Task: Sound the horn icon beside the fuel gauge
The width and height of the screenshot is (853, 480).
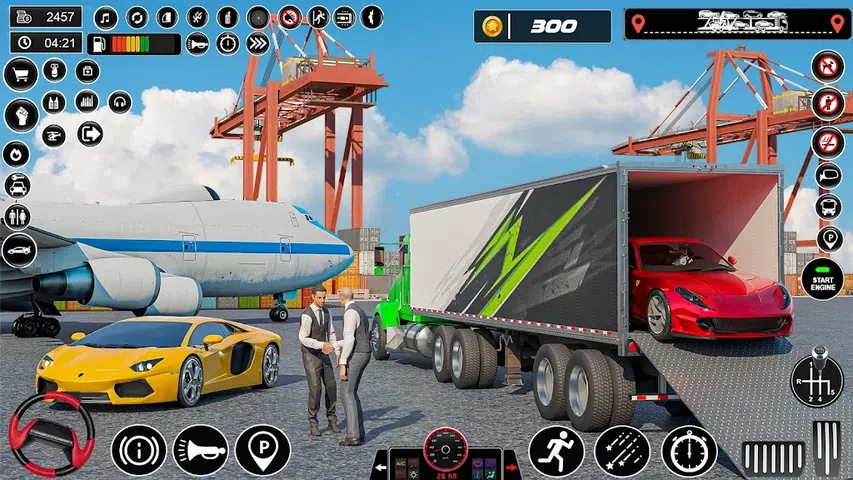Action: pyautogui.click(x=198, y=43)
